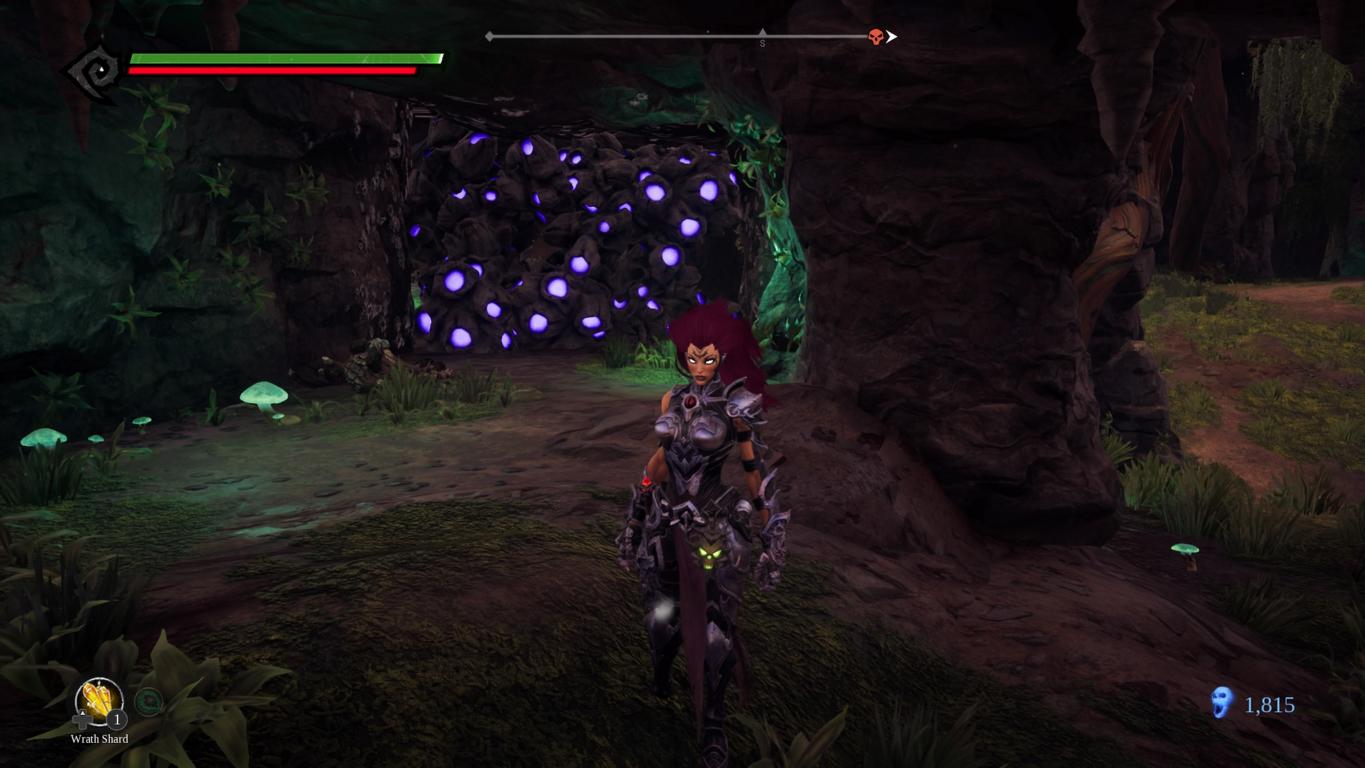Click the blue soul currency icon
The image size is (1365, 768).
1221,703
